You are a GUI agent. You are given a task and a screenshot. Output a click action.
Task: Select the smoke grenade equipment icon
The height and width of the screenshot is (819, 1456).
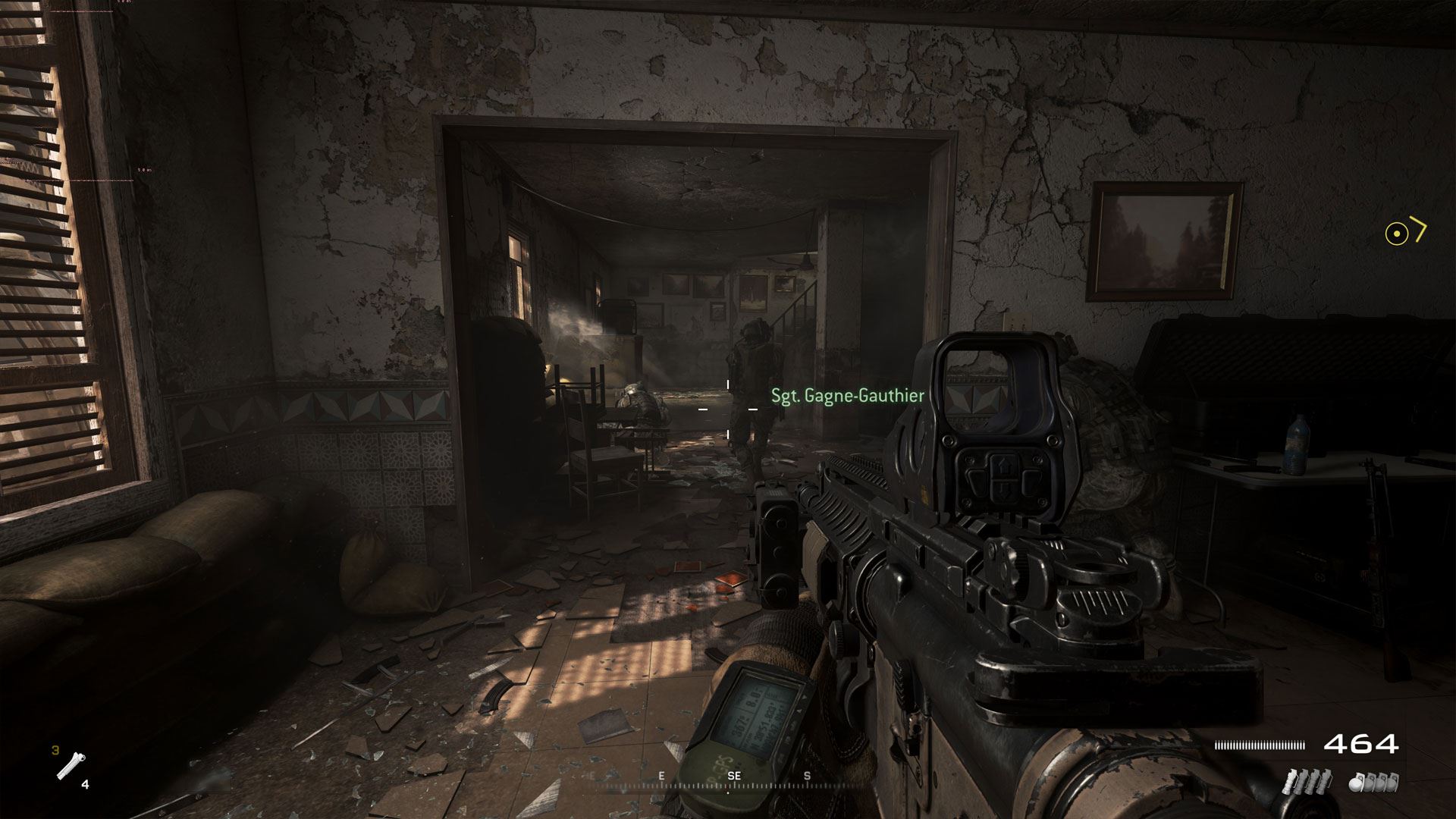coord(71,766)
